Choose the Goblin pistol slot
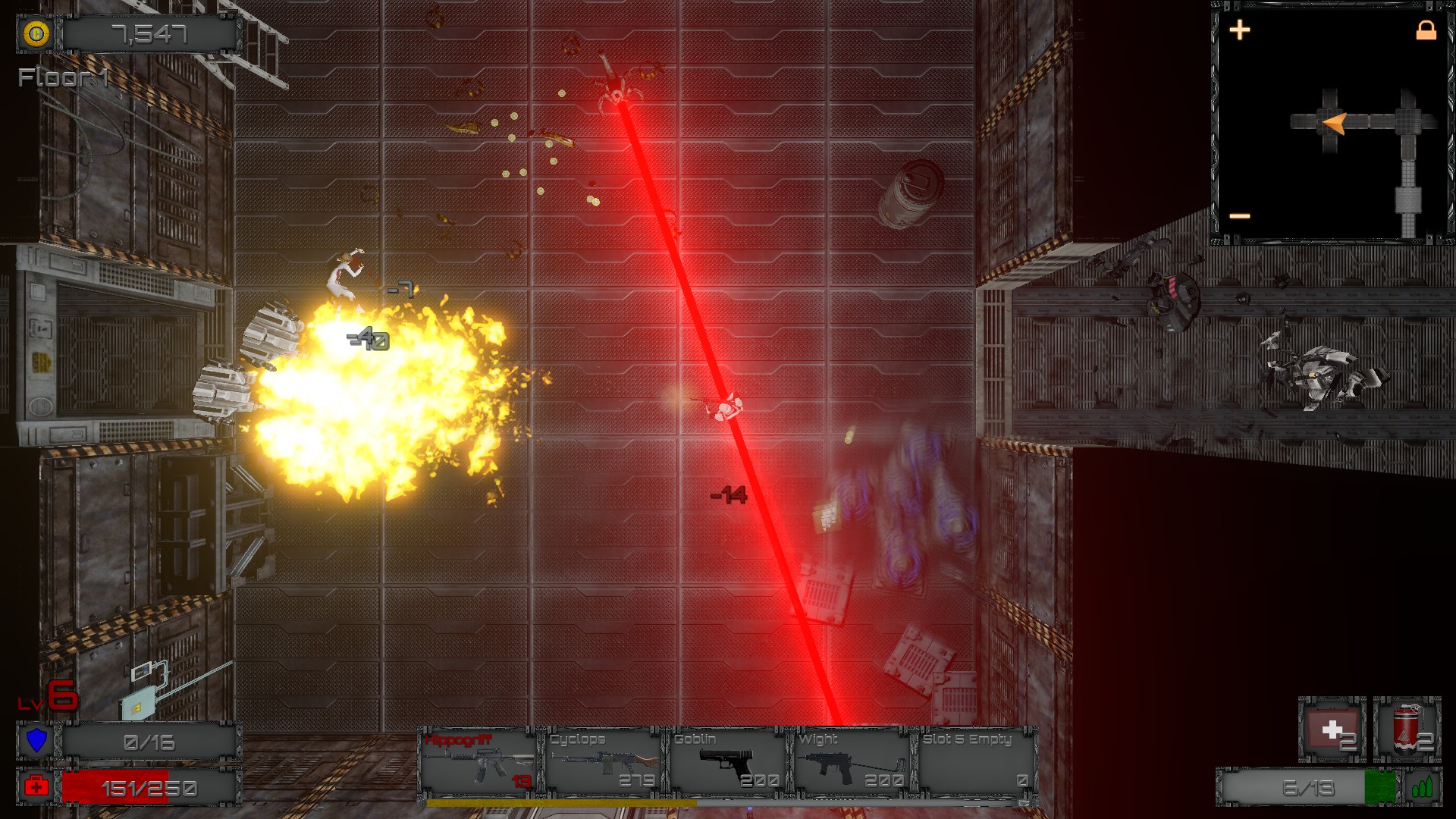 click(727, 762)
